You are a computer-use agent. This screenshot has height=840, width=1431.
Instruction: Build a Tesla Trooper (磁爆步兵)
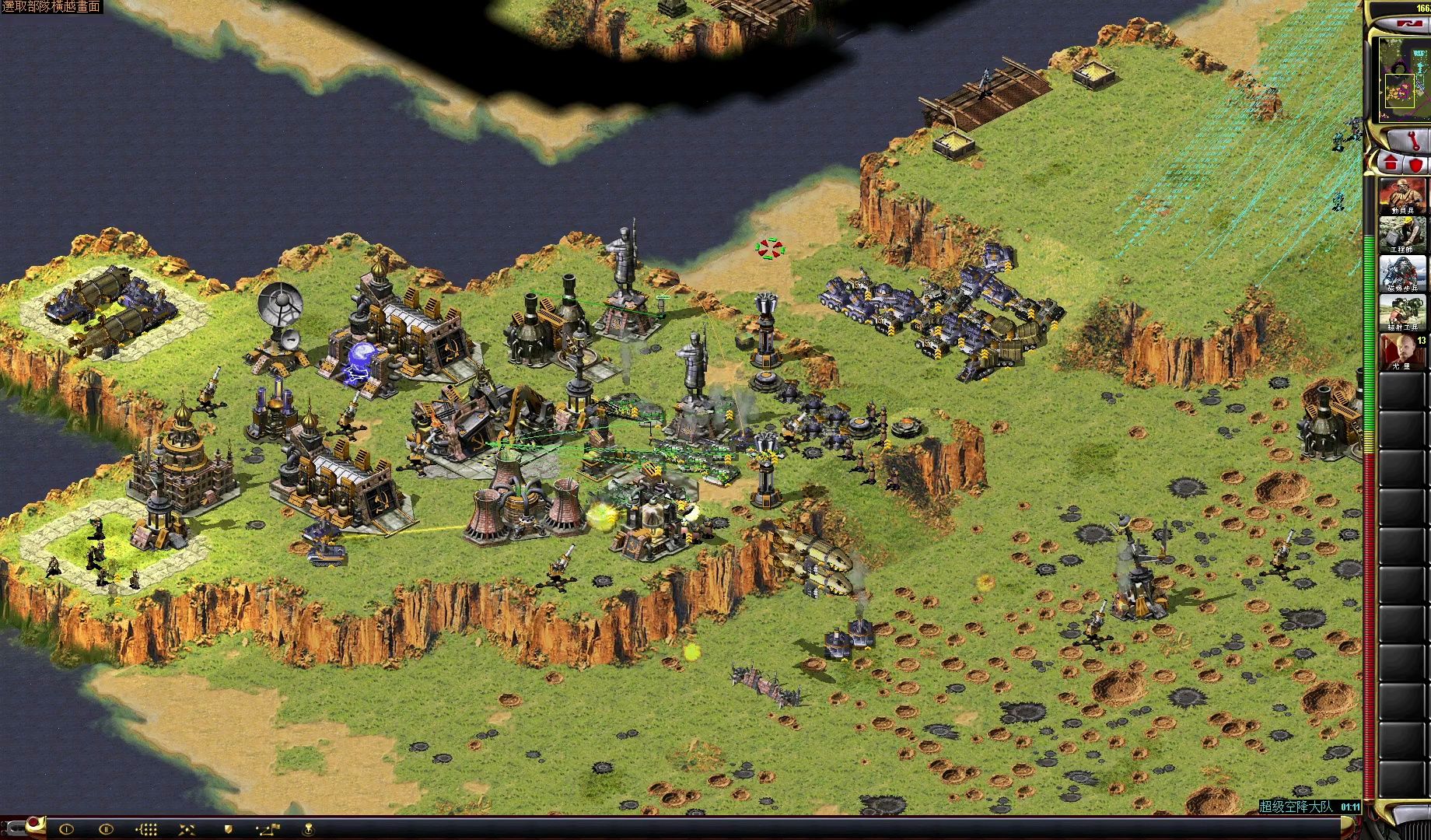pyautogui.click(x=1403, y=274)
